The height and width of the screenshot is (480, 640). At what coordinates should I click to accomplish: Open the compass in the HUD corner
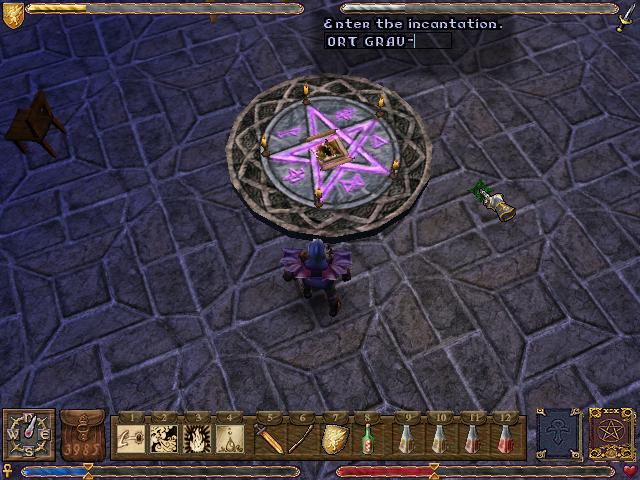click(x=28, y=435)
